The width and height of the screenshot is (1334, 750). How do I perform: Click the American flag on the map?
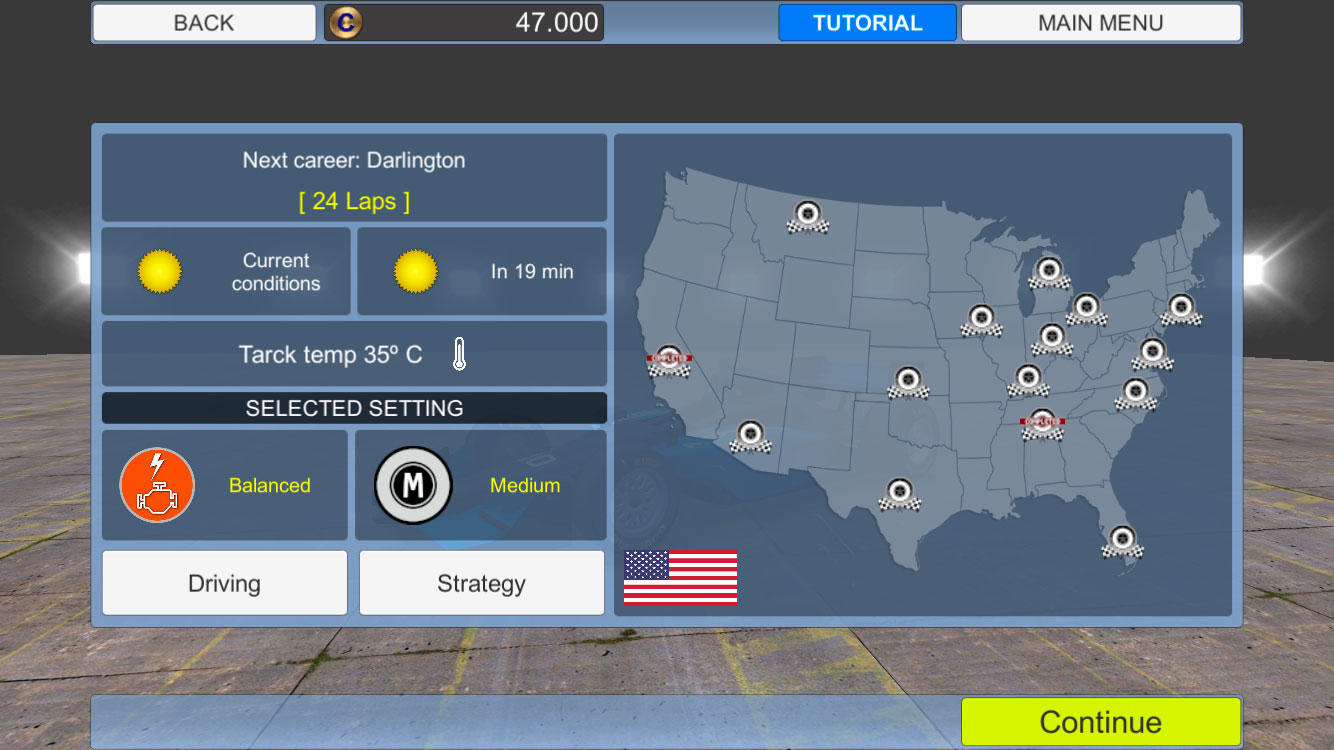680,577
